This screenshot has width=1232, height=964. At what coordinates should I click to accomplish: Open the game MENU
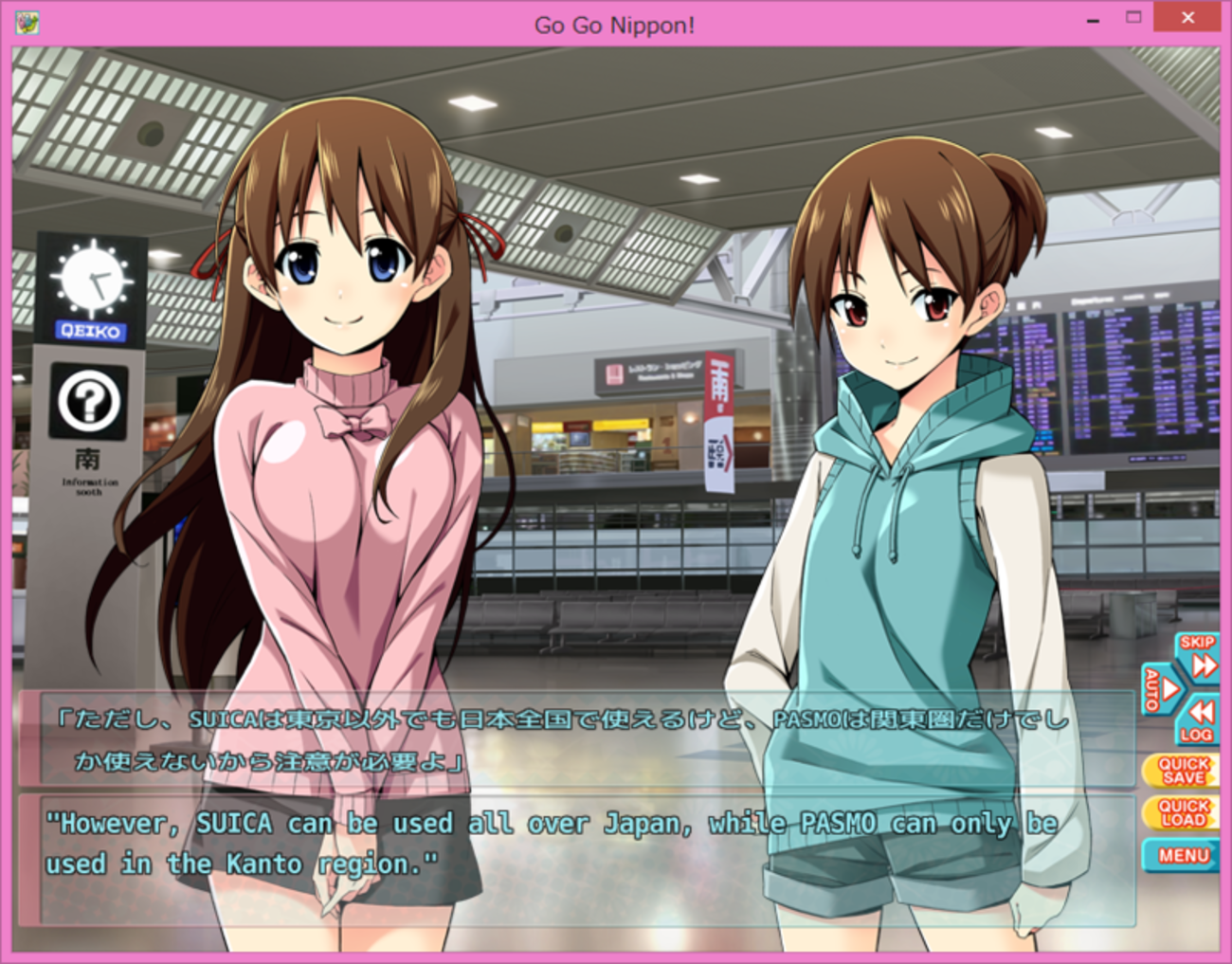tap(1182, 855)
